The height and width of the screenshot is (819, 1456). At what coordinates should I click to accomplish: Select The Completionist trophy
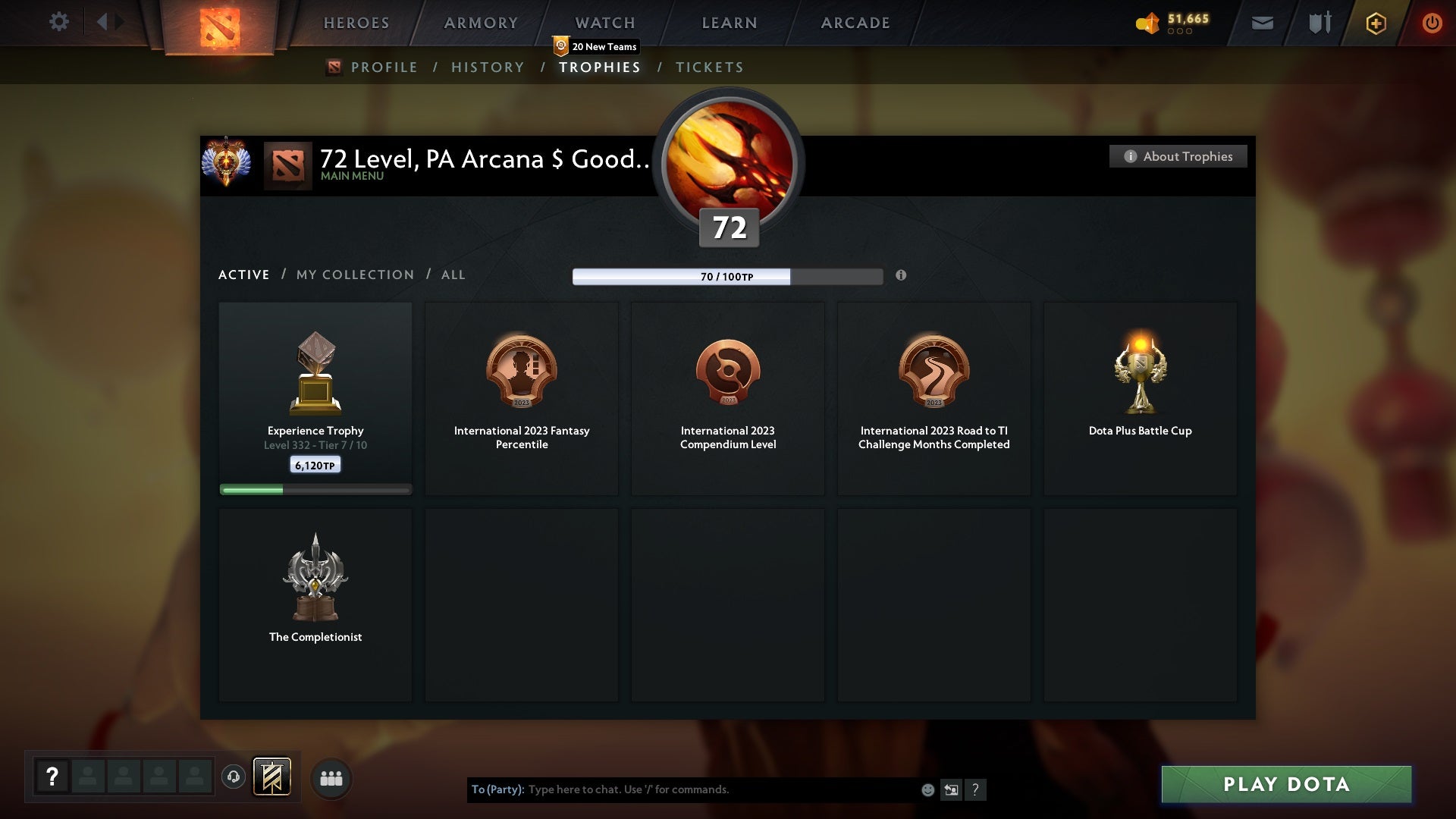tap(315, 599)
